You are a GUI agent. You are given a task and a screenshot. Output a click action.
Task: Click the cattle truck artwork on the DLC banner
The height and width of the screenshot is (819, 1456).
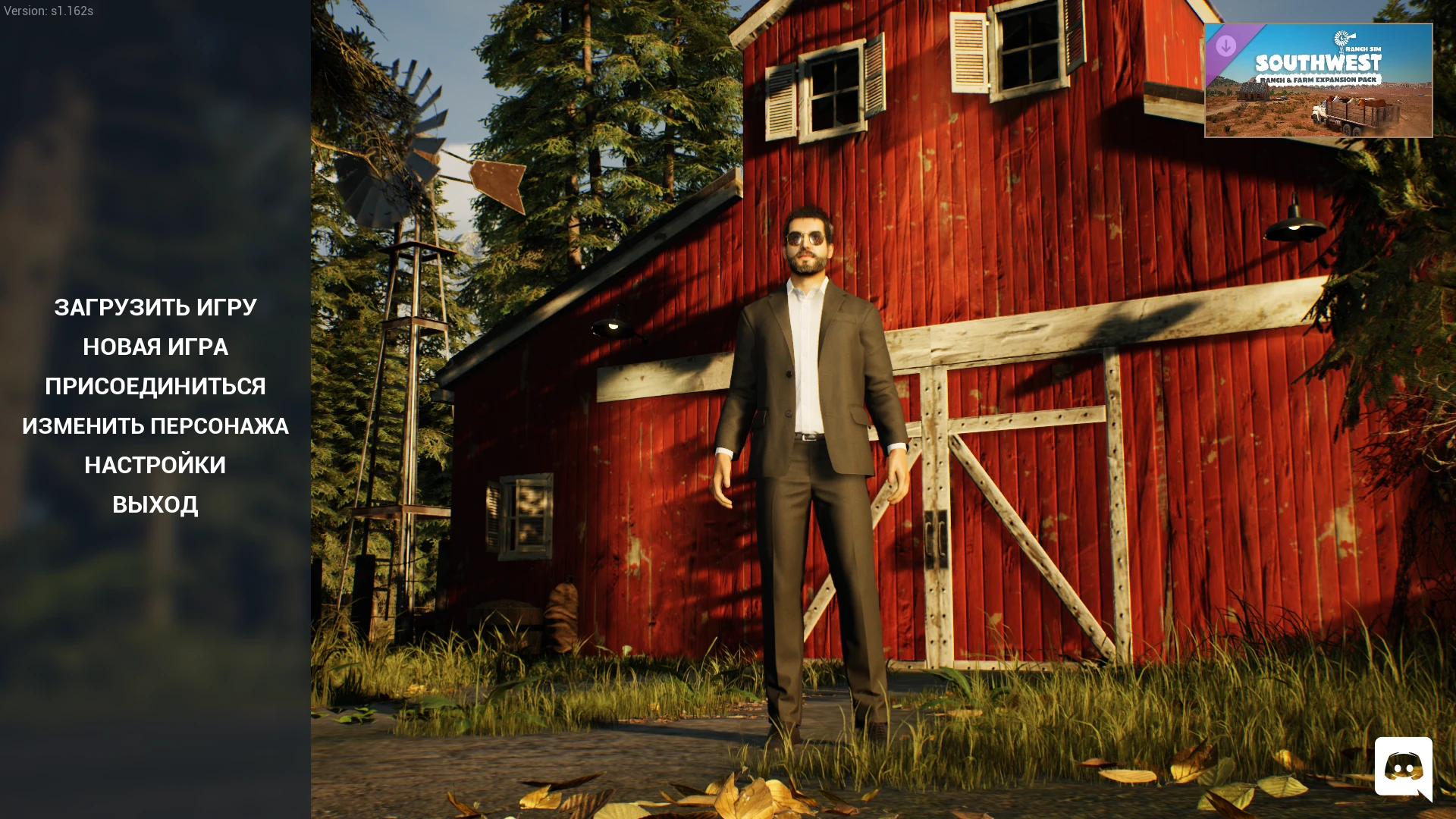coord(1350,115)
